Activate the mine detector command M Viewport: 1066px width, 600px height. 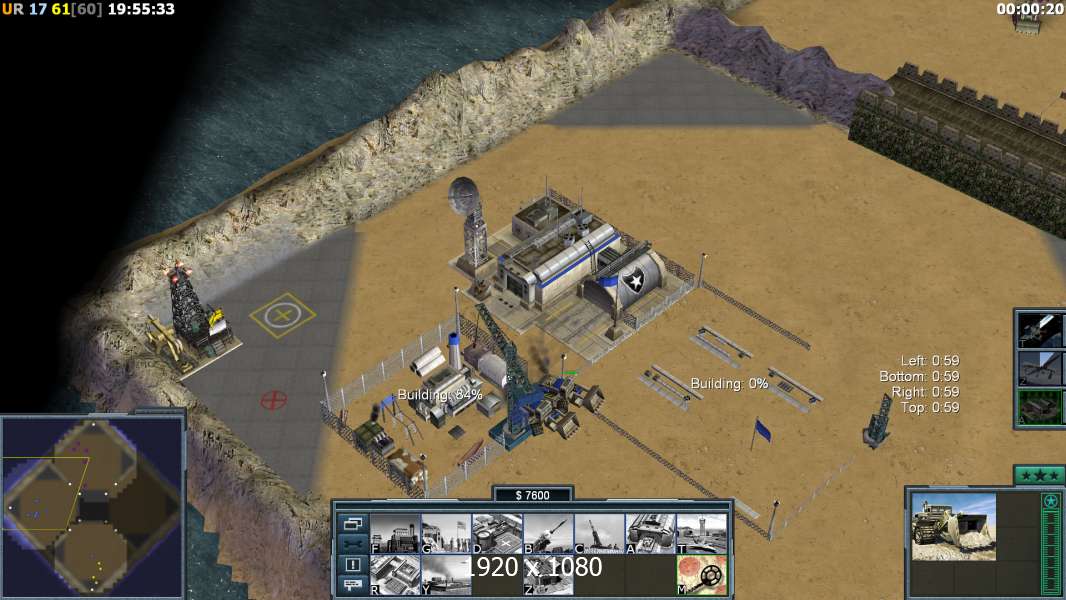point(701,575)
